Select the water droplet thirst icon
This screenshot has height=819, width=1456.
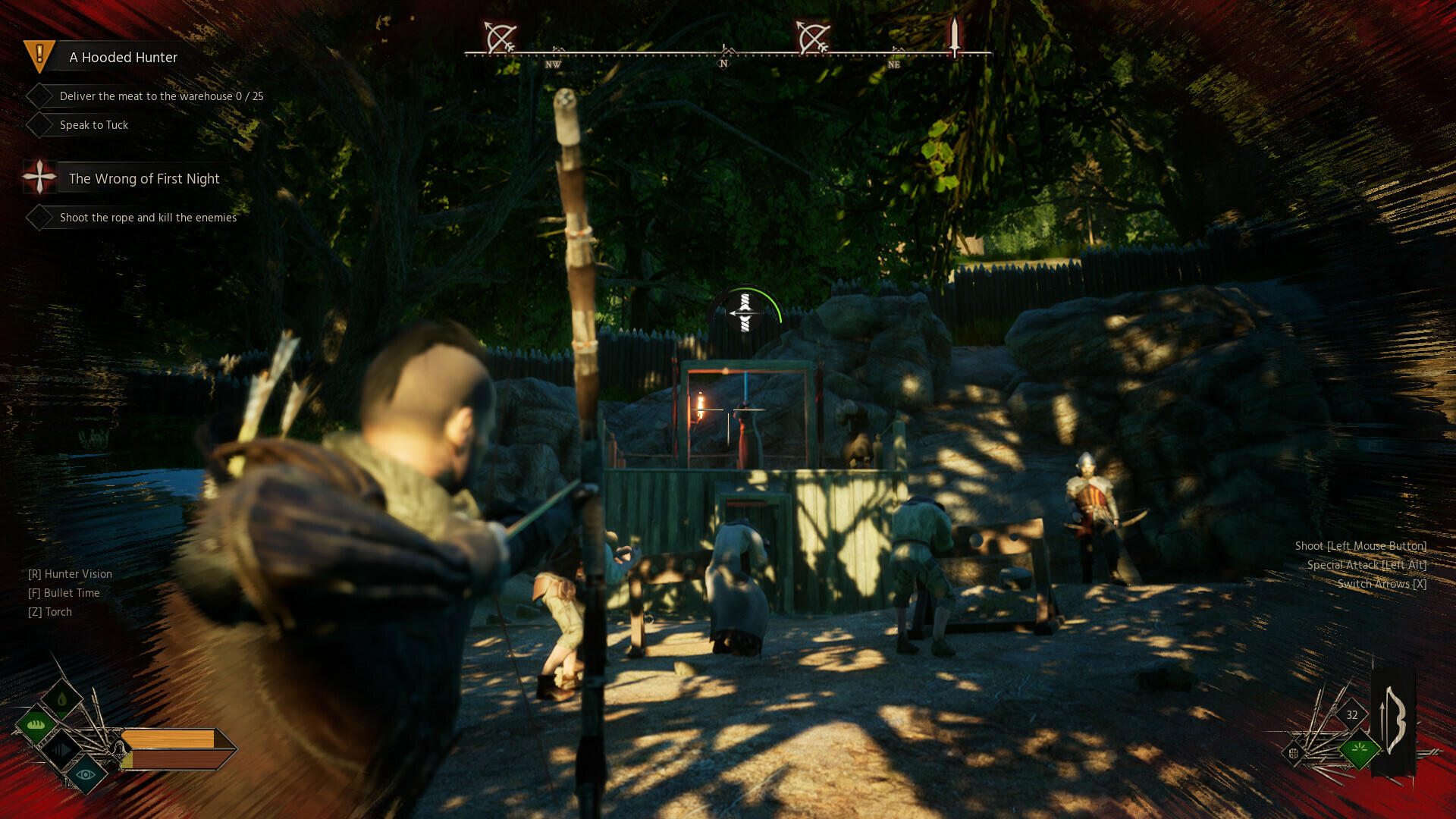[62, 698]
